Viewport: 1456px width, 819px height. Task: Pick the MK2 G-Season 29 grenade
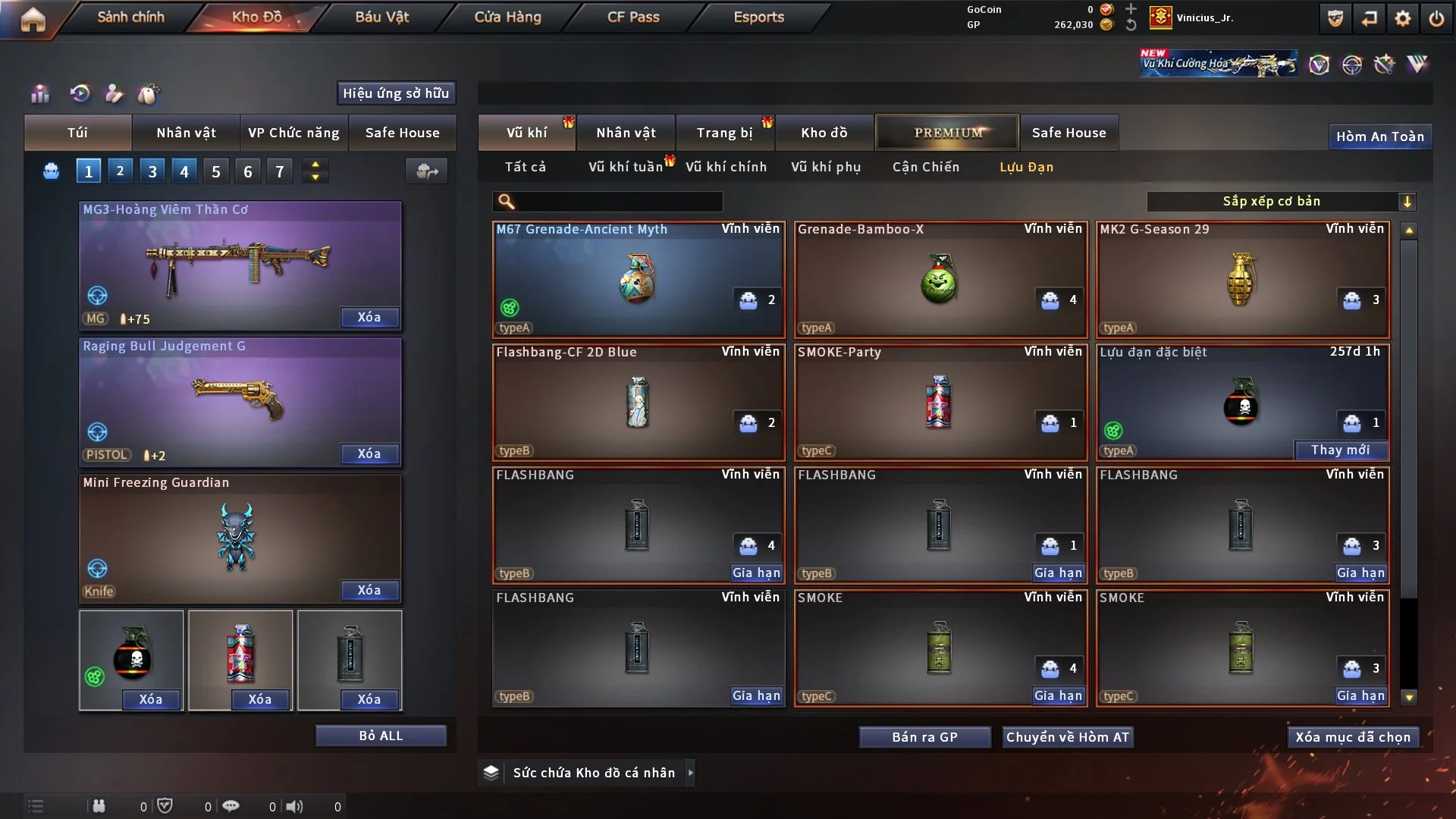pos(1242,279)
